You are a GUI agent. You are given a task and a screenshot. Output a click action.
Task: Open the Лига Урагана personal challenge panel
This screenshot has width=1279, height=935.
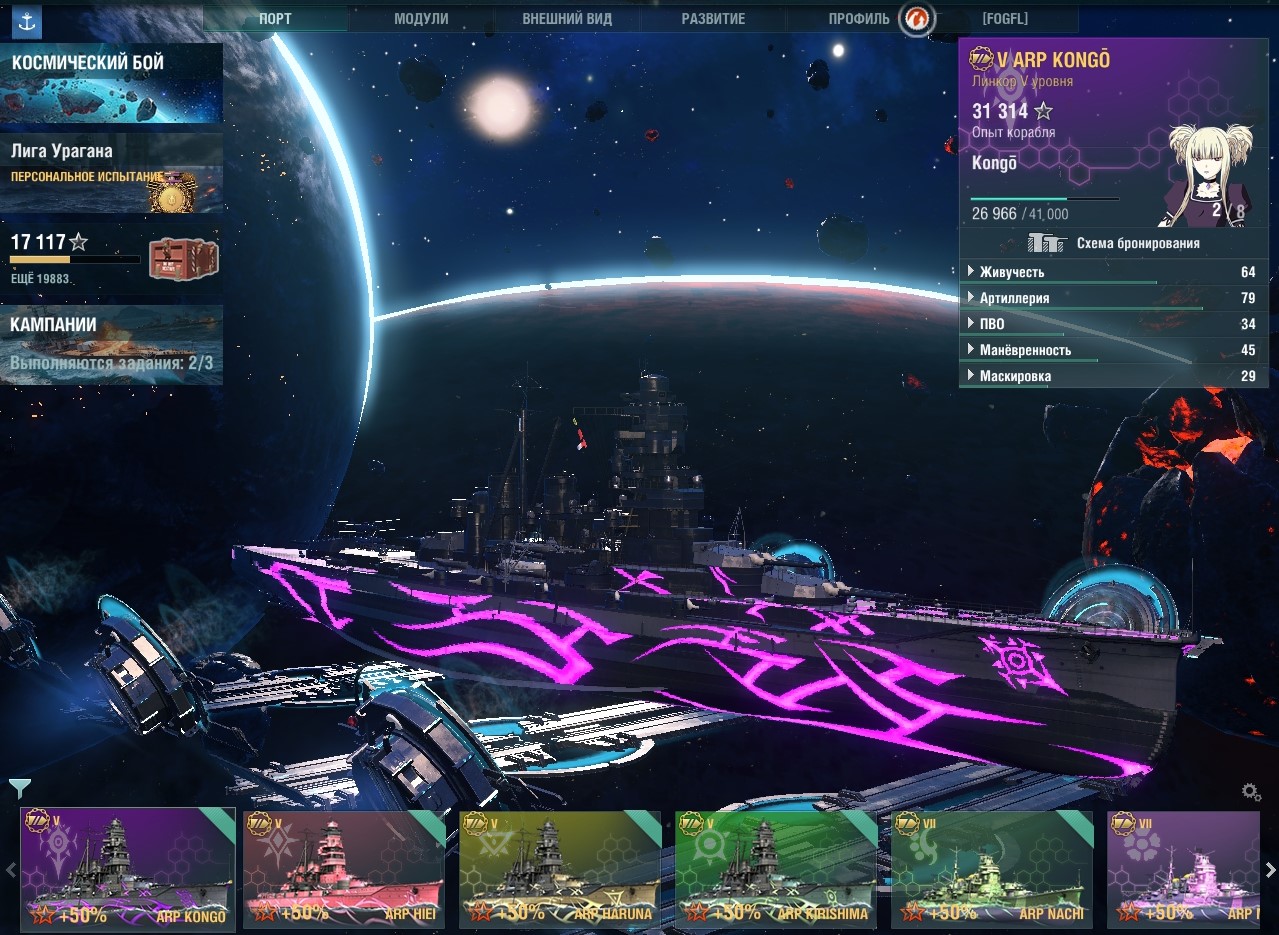click(111, 173)
